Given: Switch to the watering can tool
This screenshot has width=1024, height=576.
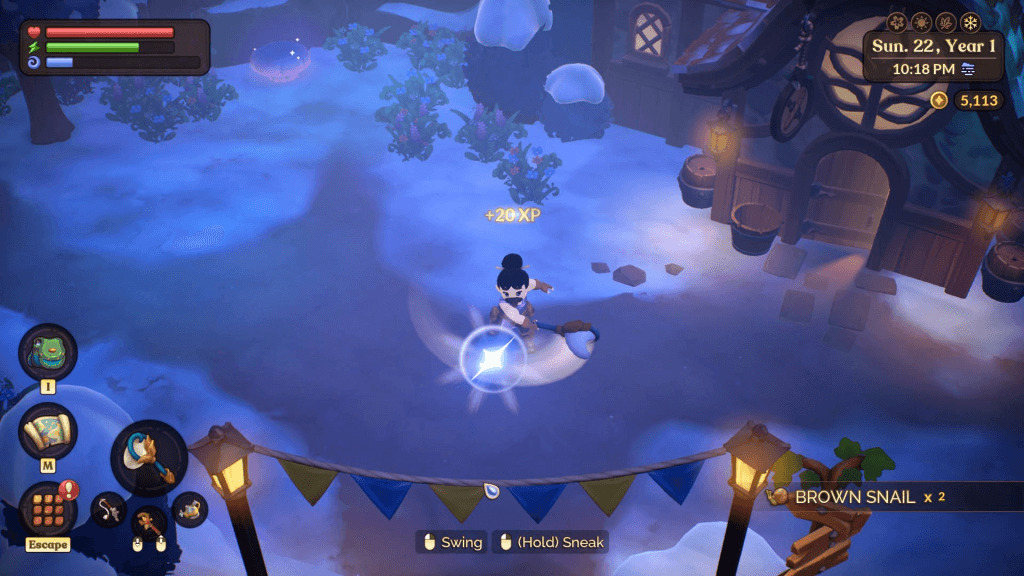Looking at the screenshot, I should click(189, 510).
